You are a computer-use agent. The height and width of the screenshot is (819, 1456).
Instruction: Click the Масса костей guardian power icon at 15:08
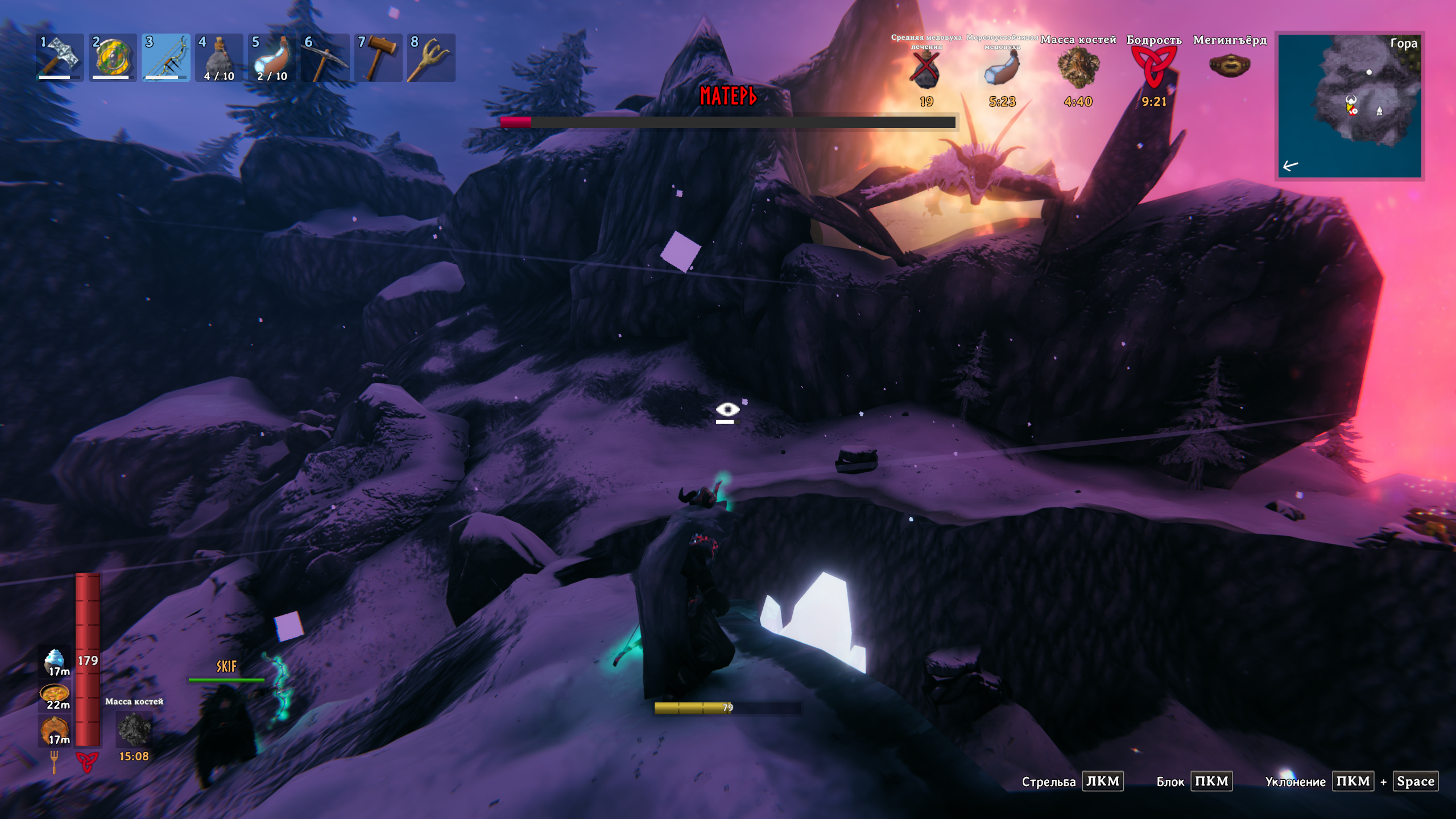point(134,730)
